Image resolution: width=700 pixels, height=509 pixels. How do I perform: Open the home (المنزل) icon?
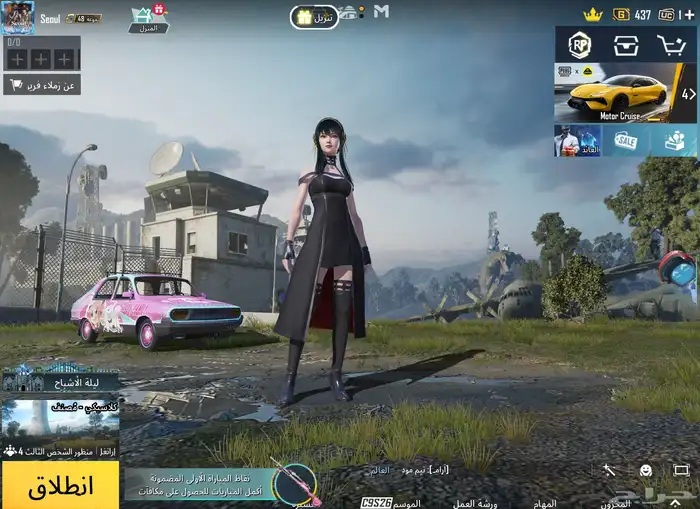tap(148, 18)
